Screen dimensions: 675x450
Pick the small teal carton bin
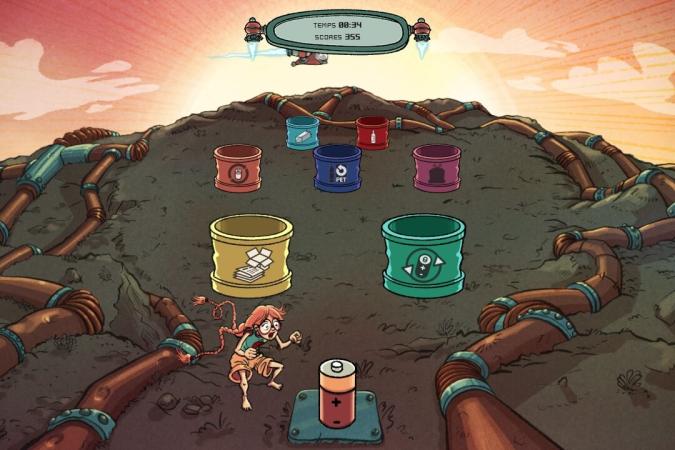pos(302,133)
